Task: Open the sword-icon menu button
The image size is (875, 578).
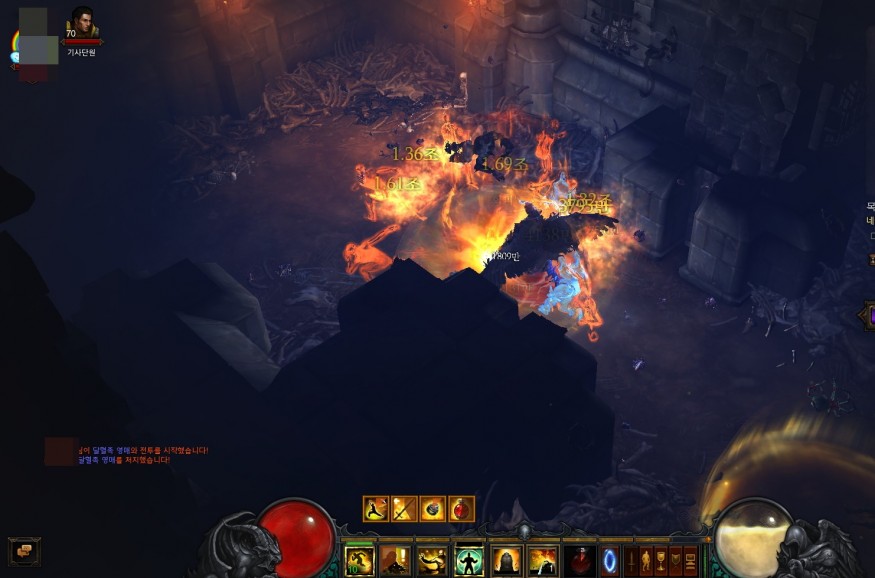Action: (630, 558)
